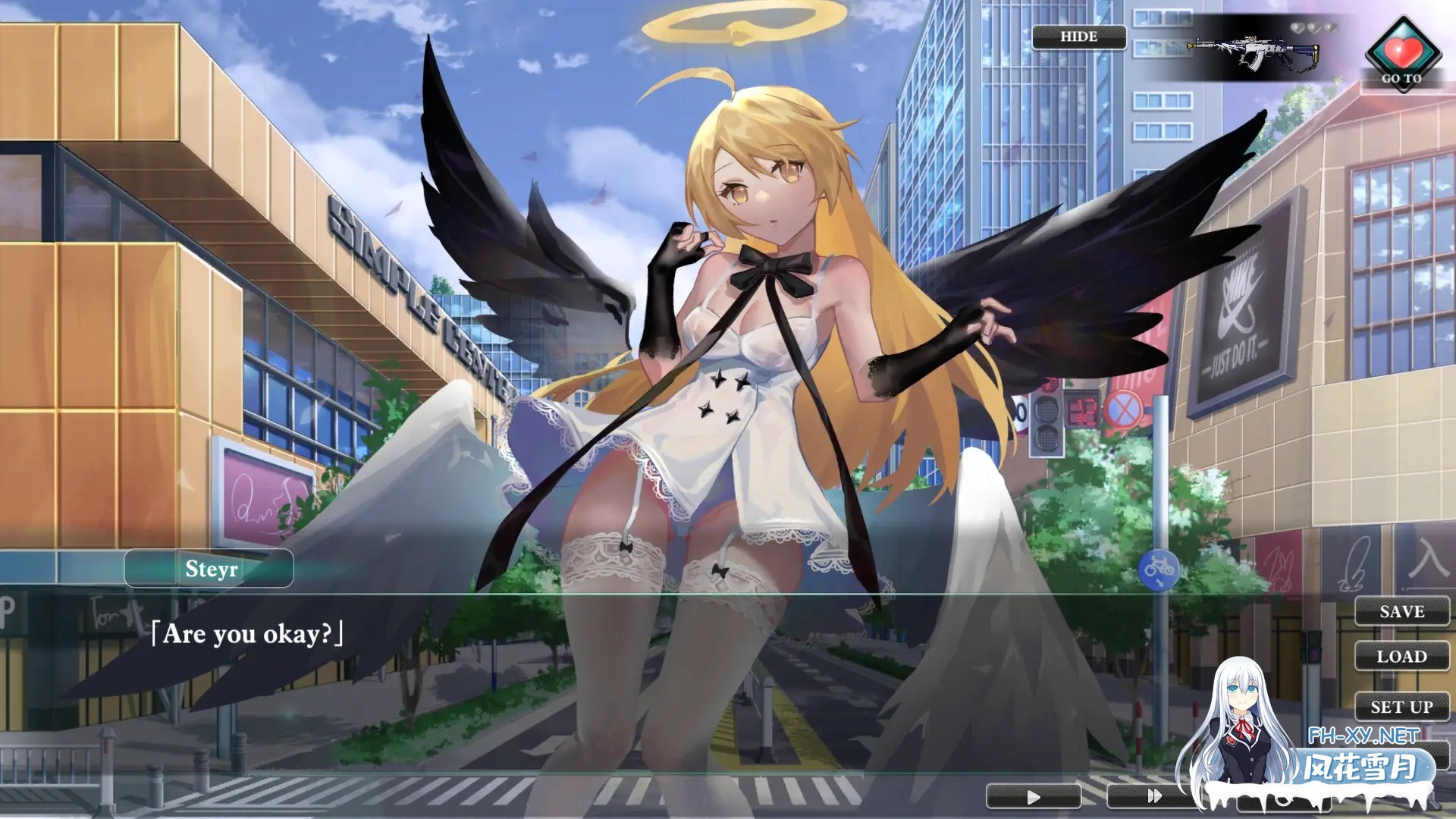Viewport: 1456px width, 819px height.
Task: Open the SAVE menu
Action: pos(1401,611)
